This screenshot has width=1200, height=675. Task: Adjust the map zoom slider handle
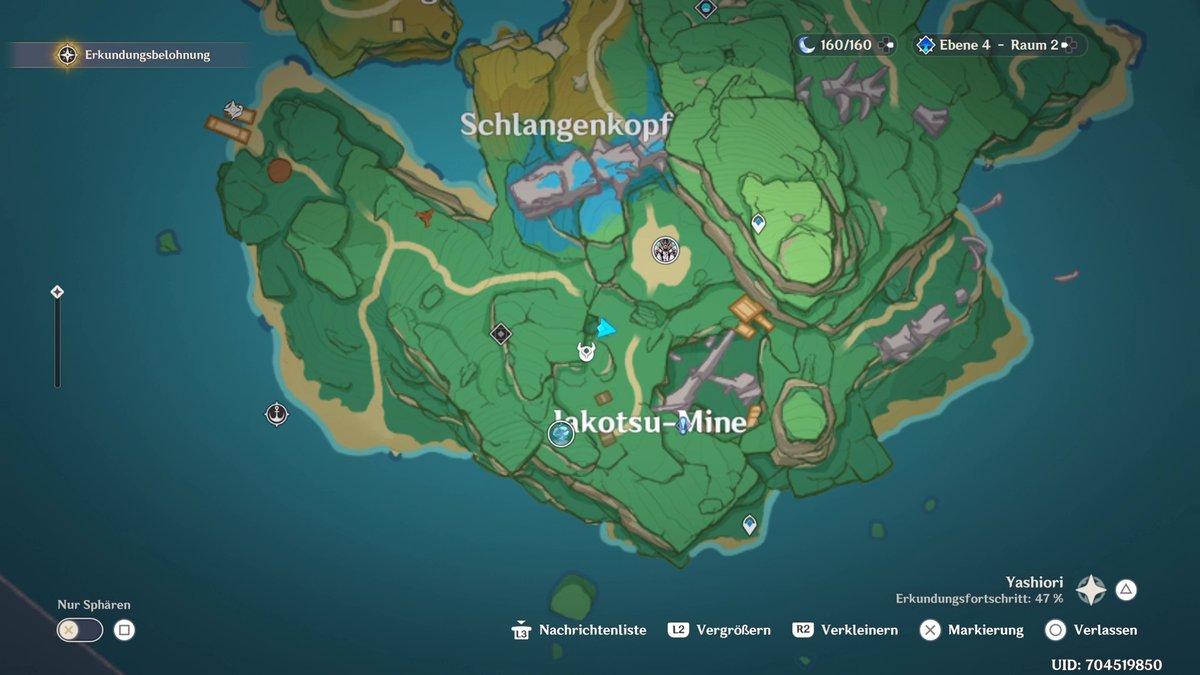[x=57, y=292]
